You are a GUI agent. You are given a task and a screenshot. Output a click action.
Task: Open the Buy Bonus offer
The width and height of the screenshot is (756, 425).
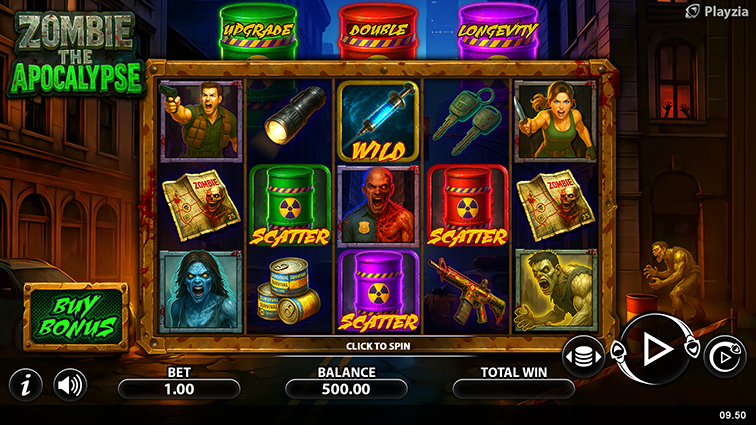click(x=72, y=313)
